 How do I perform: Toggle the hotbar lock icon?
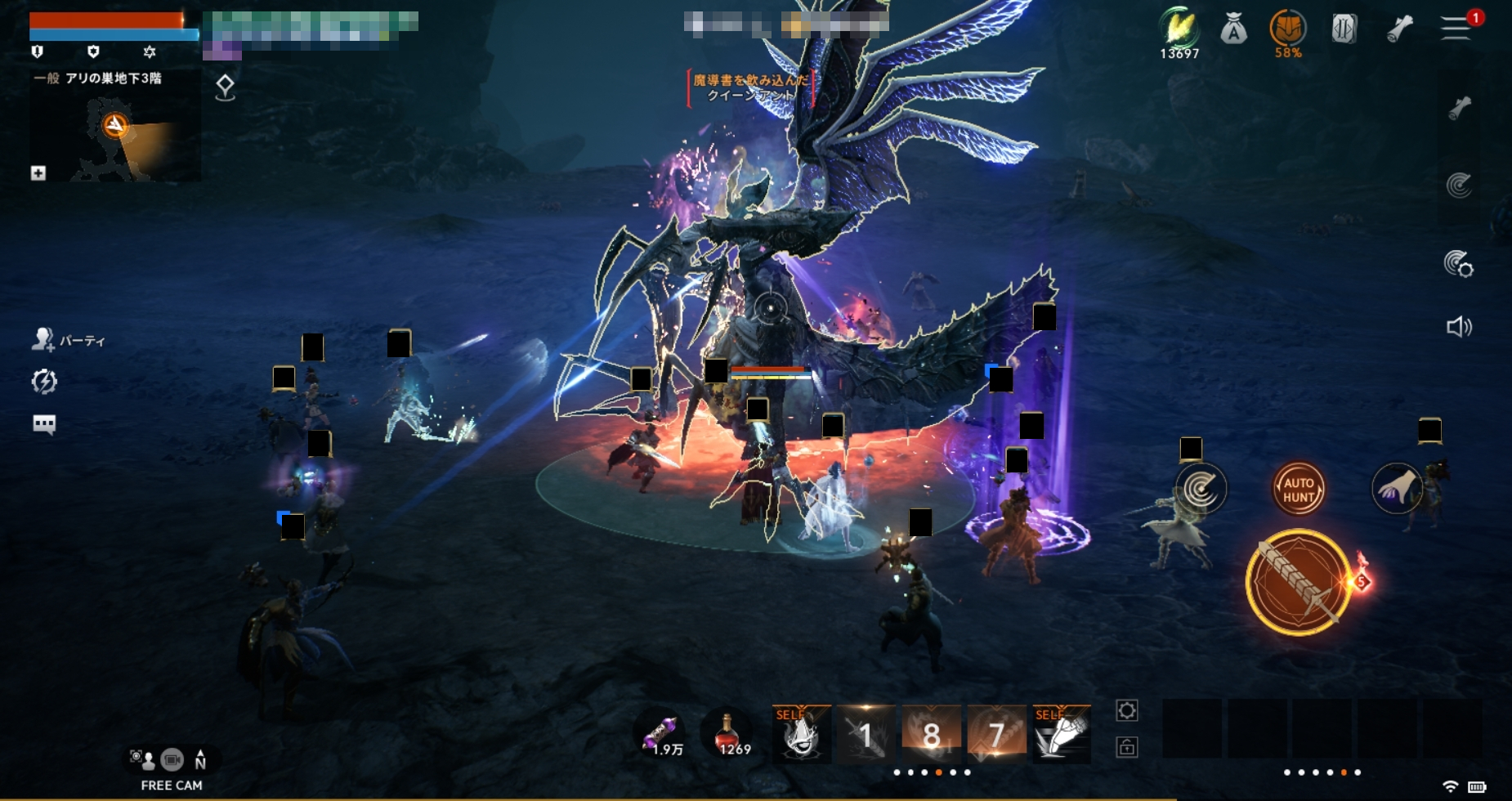(1126, 747)
